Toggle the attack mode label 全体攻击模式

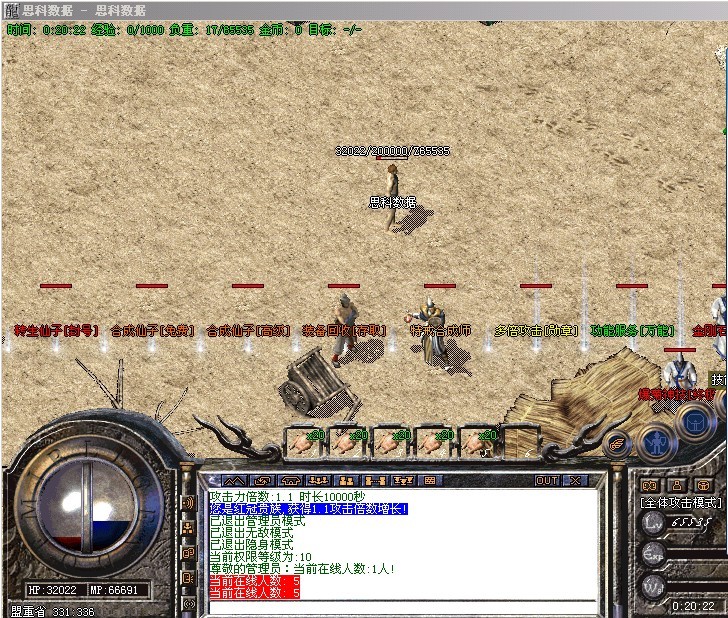click(x=680, y=501)
